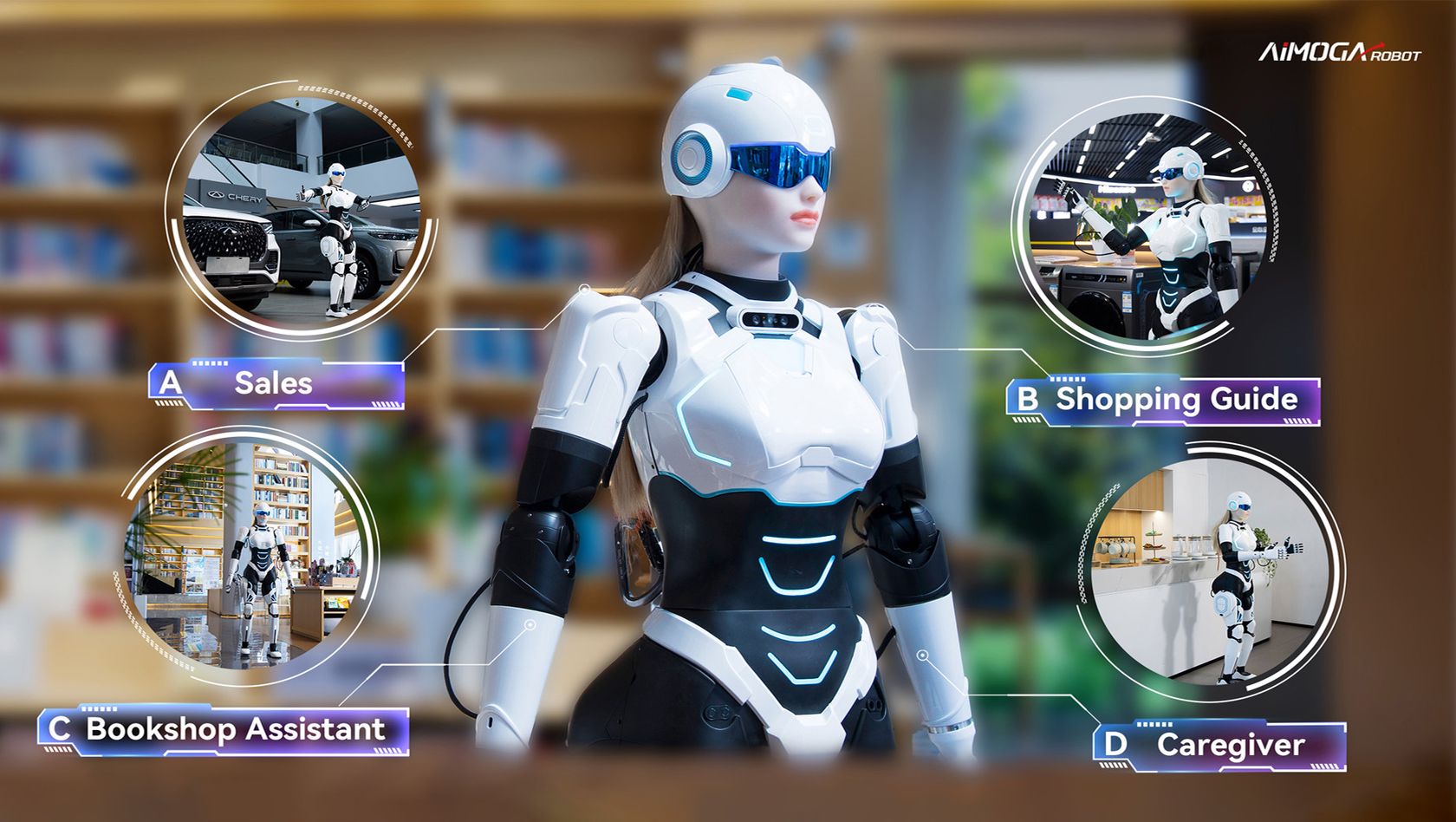Open the bookshop circular thumbnail
This screenshot has height=822, width=1456.
[249, 553]
